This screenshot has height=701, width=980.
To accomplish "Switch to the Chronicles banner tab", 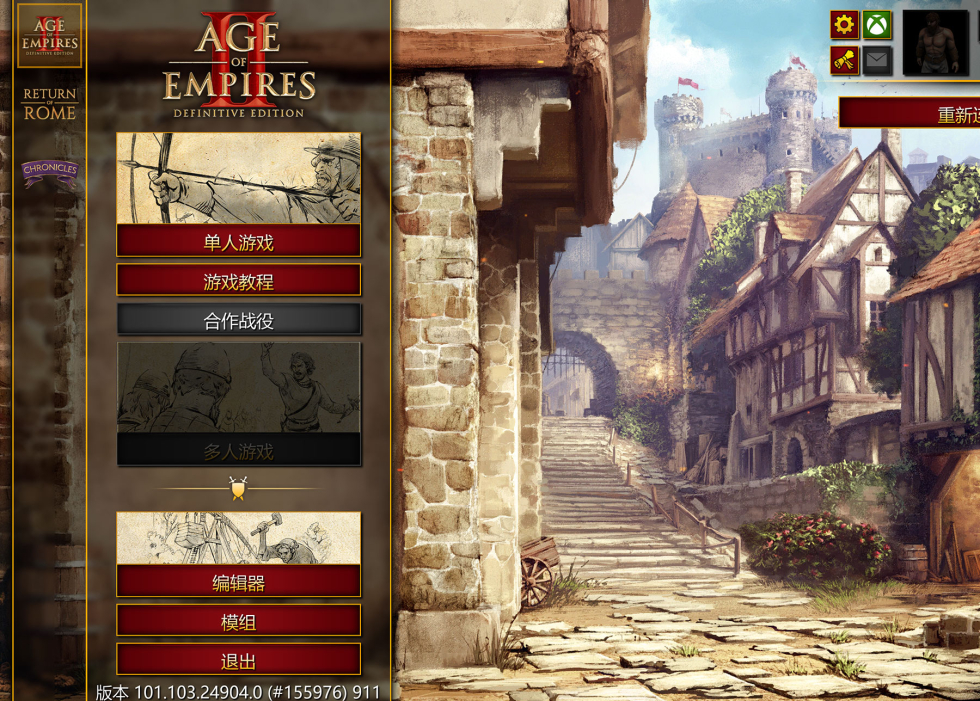I will pyautogui.click(x=50, y=172).
